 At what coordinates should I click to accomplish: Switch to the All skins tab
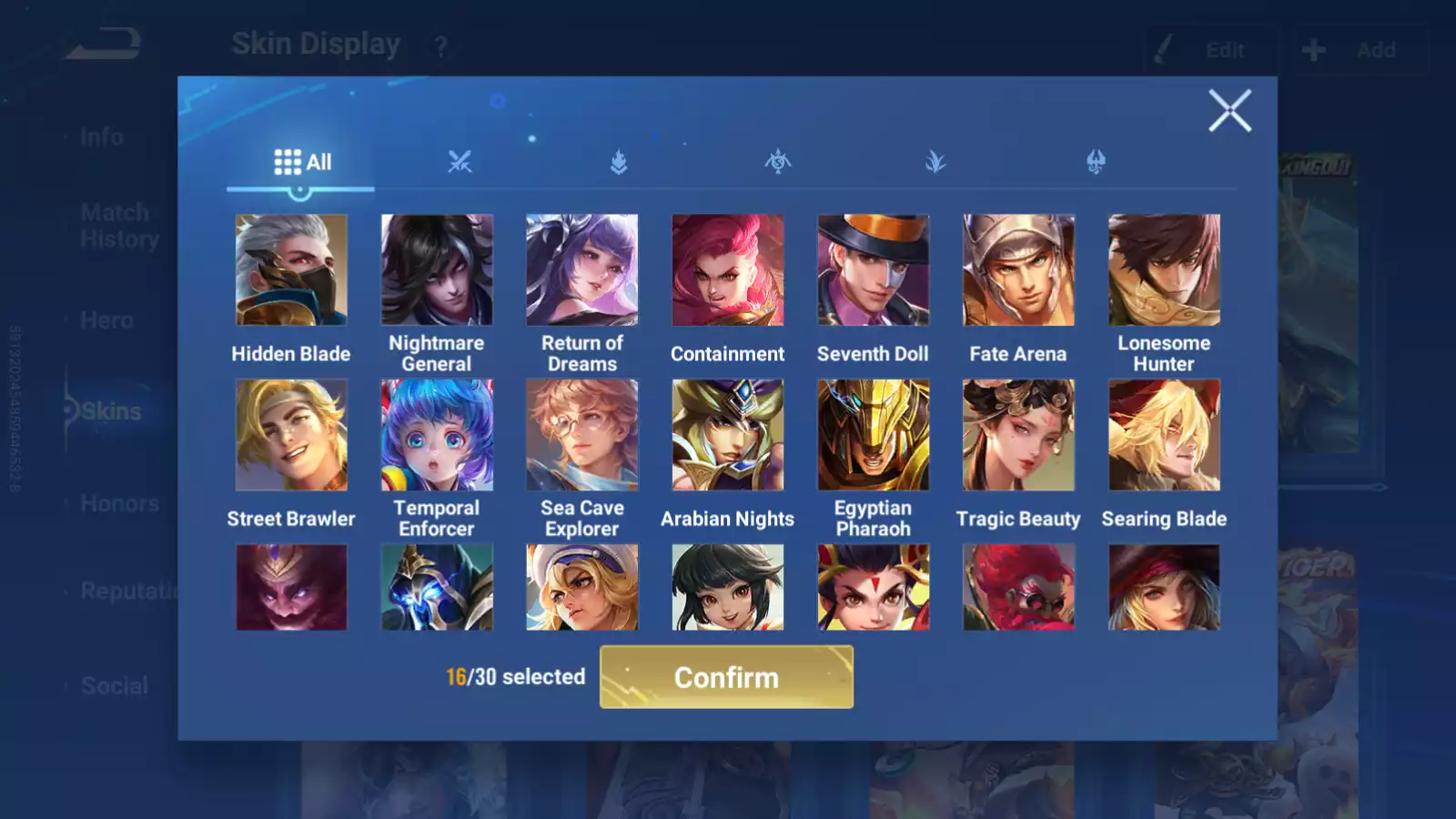click(x=302, y=163)
